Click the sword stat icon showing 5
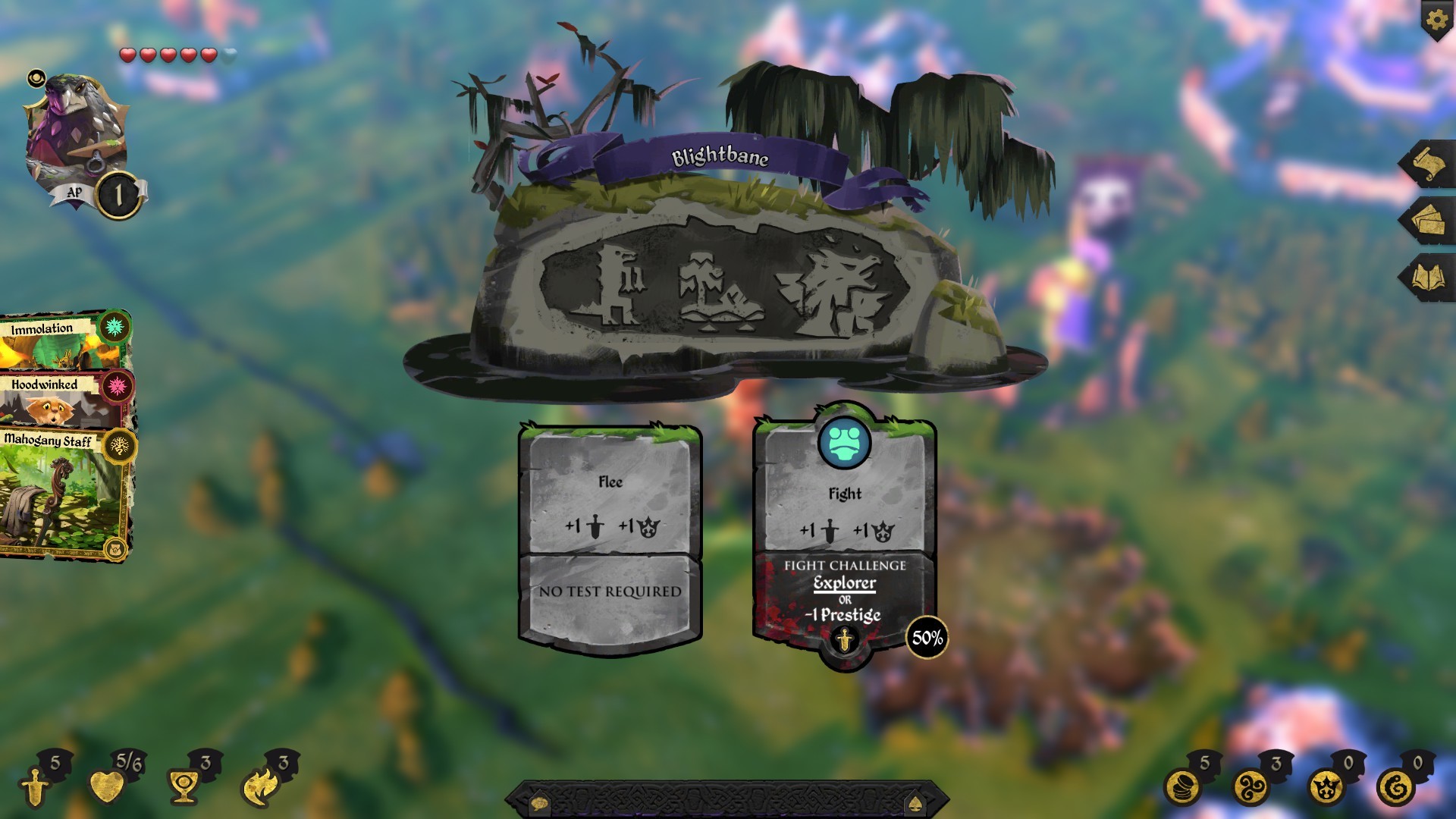The height and width of the screenshot is (819, 1456). [x=34, y=786]
